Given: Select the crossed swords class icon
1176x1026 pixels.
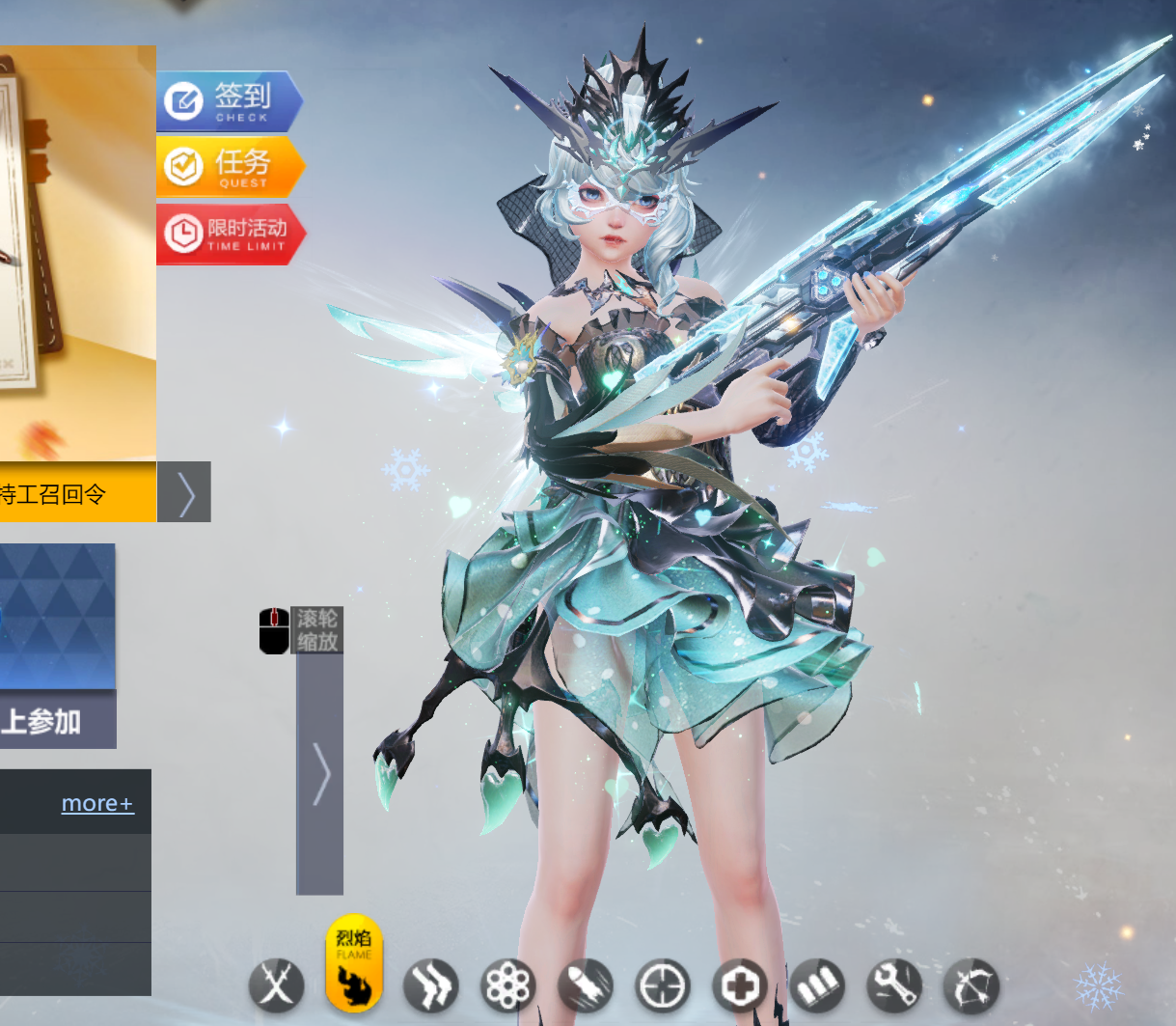Looking at the screenshot, I should tap(277, 985).
